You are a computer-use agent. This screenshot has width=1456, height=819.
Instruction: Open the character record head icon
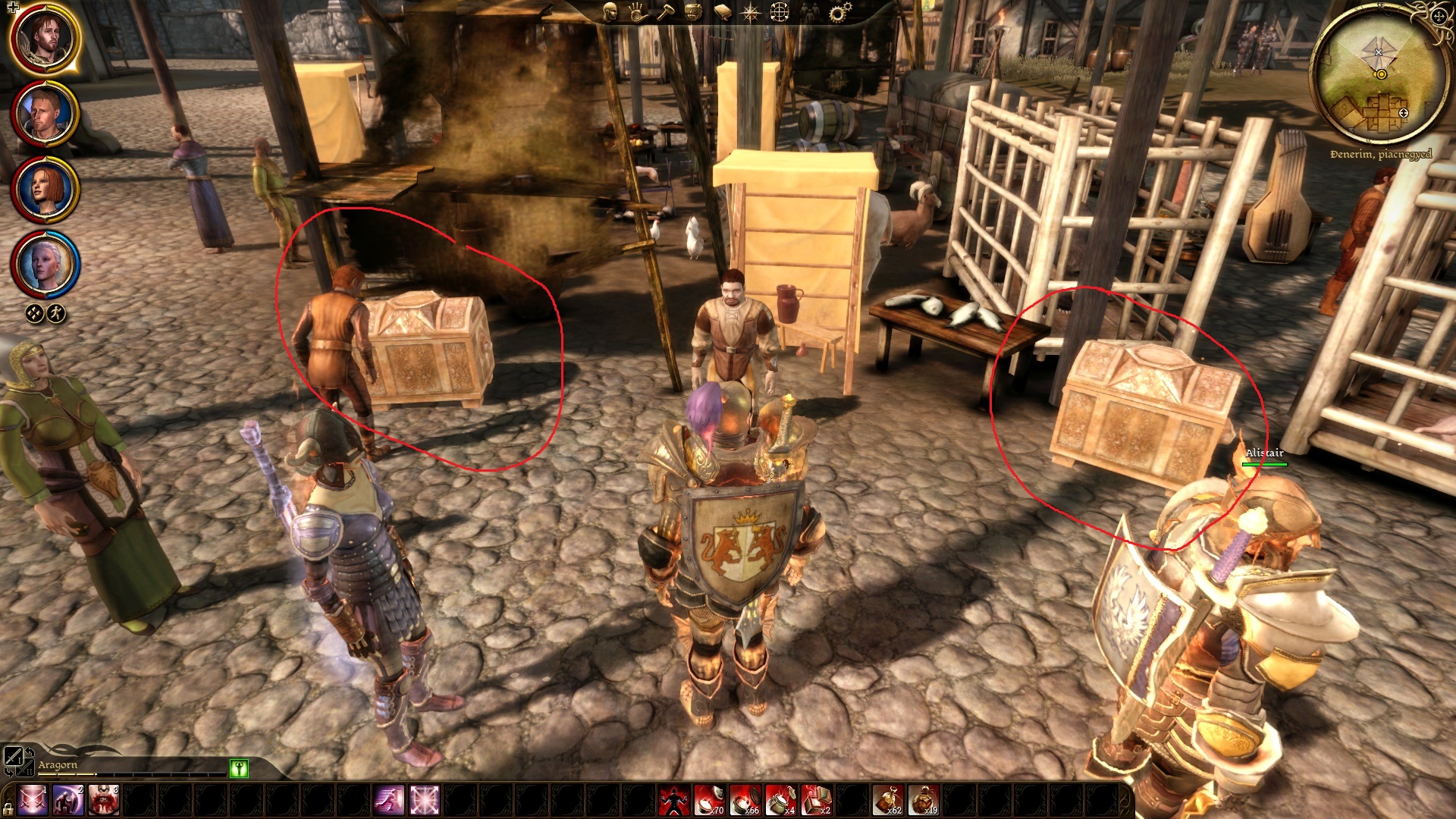[610, 11]
